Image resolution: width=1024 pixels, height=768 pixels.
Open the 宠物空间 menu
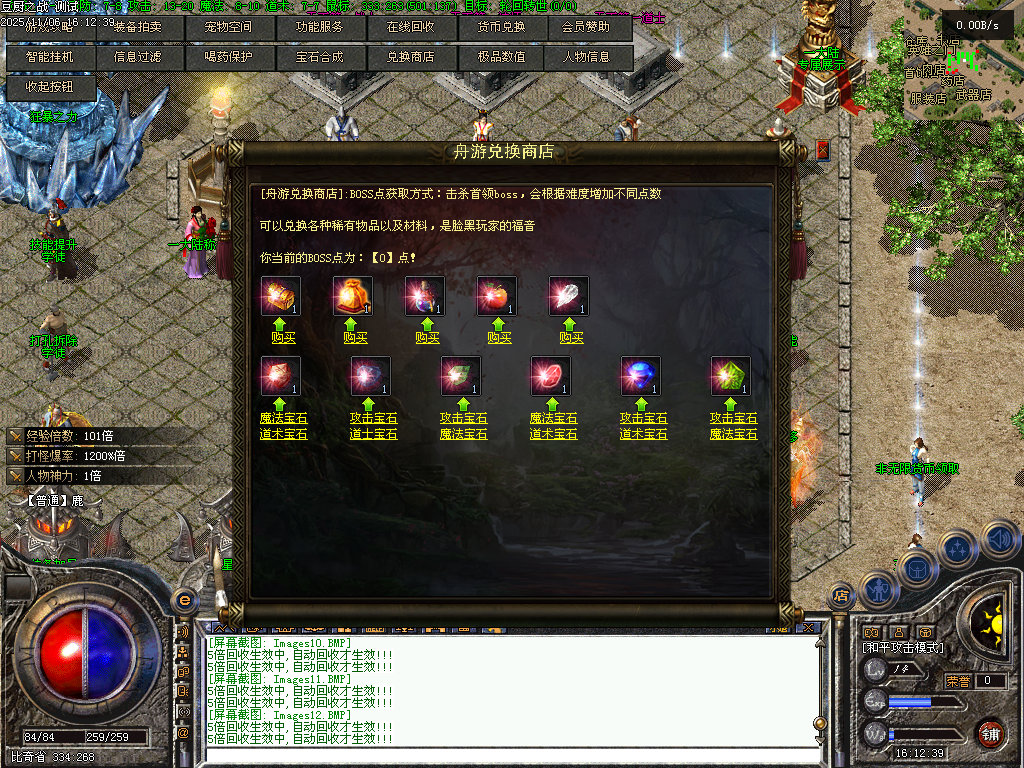pos(230,28)
